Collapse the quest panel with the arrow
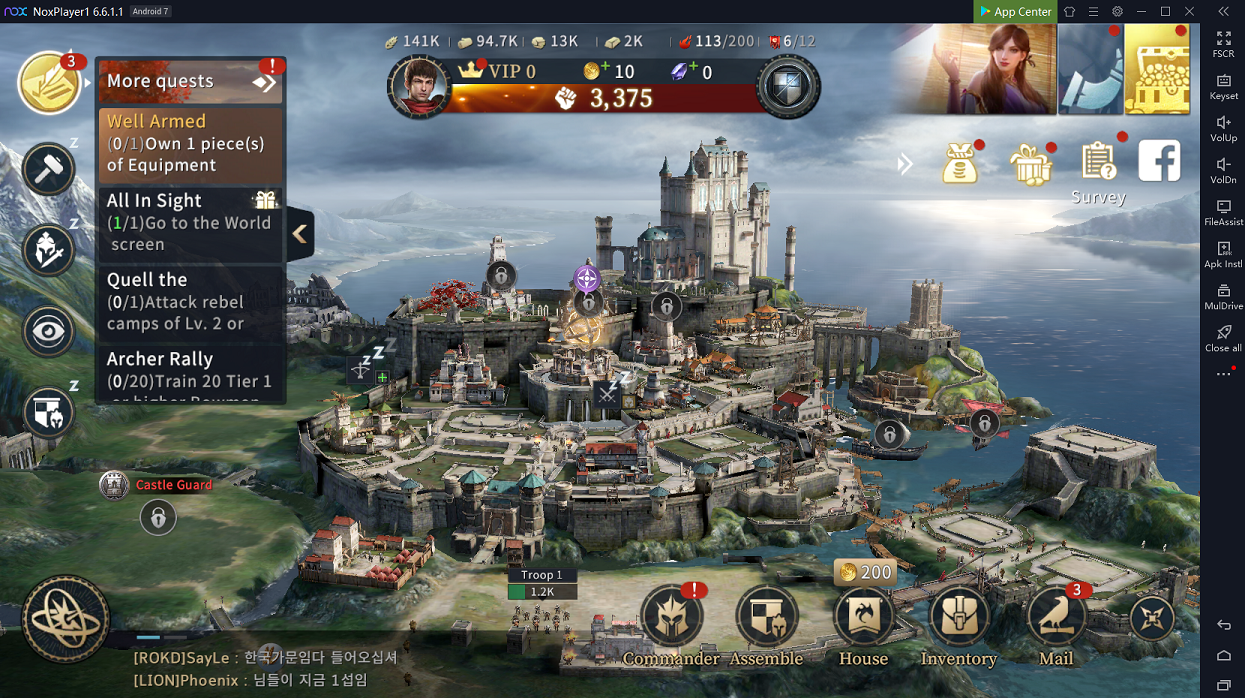 300,234
